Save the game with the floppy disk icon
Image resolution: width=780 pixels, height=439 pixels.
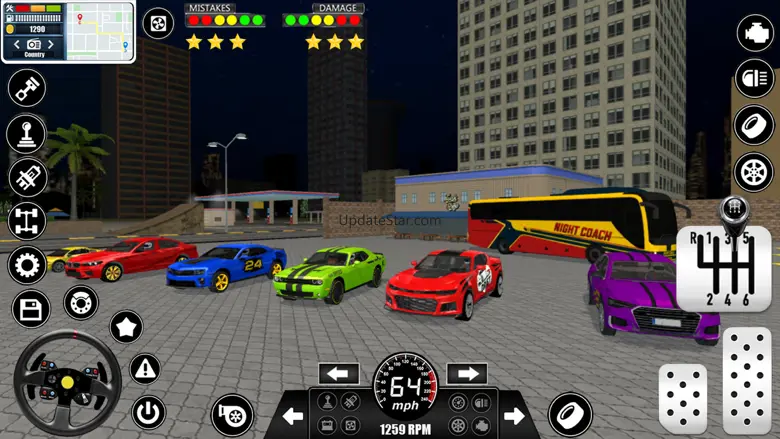(29, 309)
